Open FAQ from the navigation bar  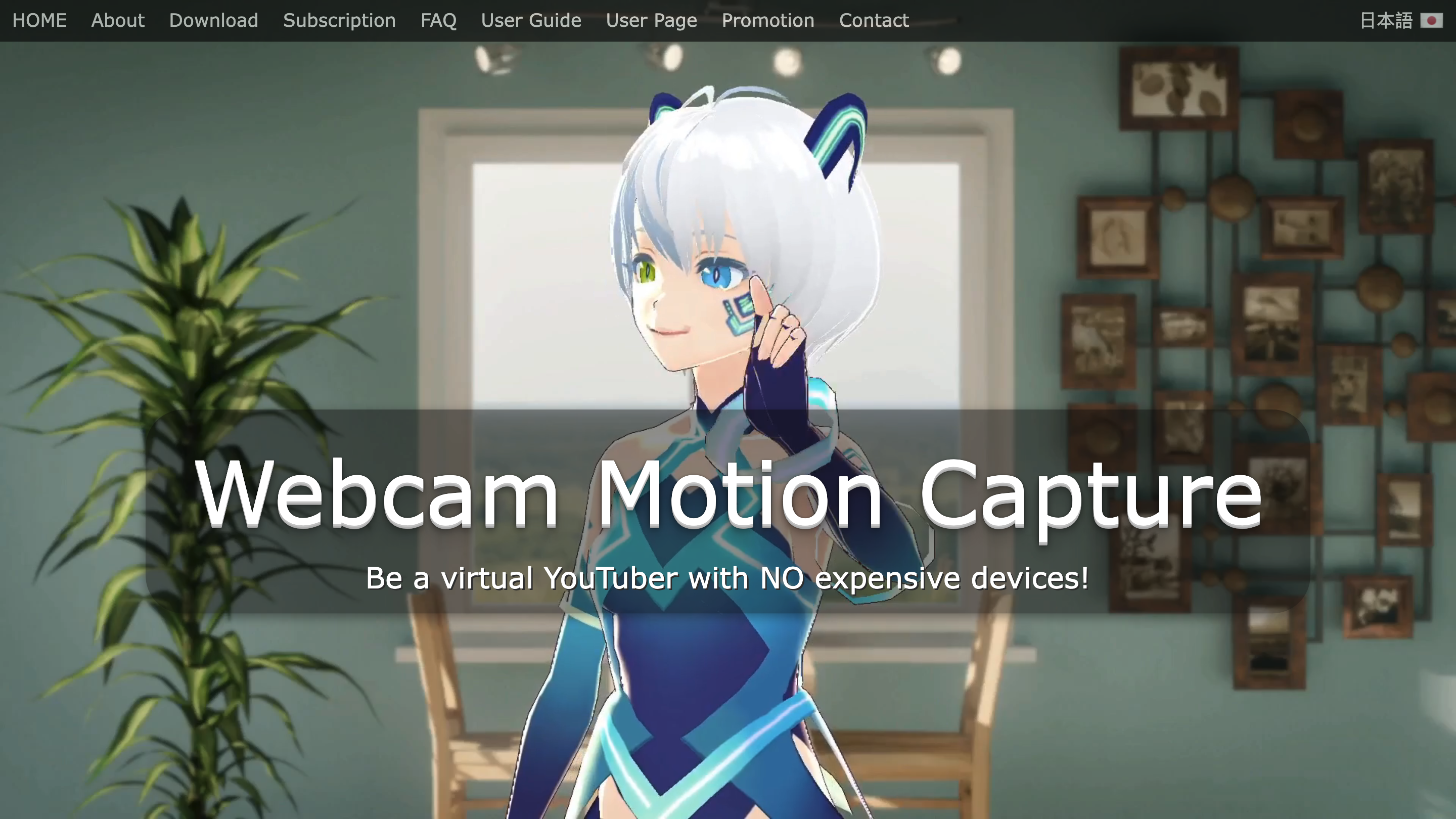pyautogui.click(x=439, y=20)
